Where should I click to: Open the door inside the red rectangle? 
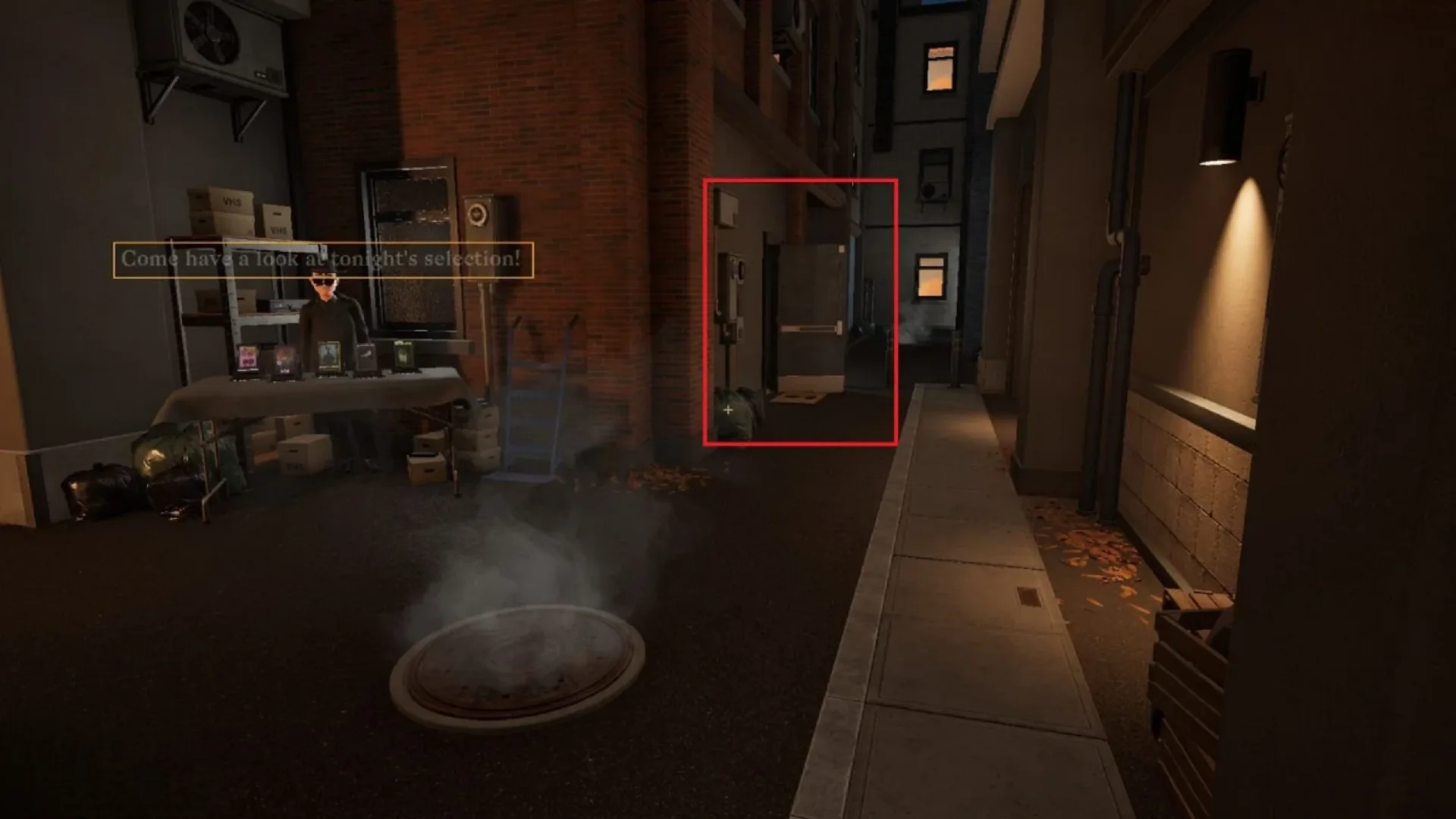pyautogui.click(x=811, y=296)
